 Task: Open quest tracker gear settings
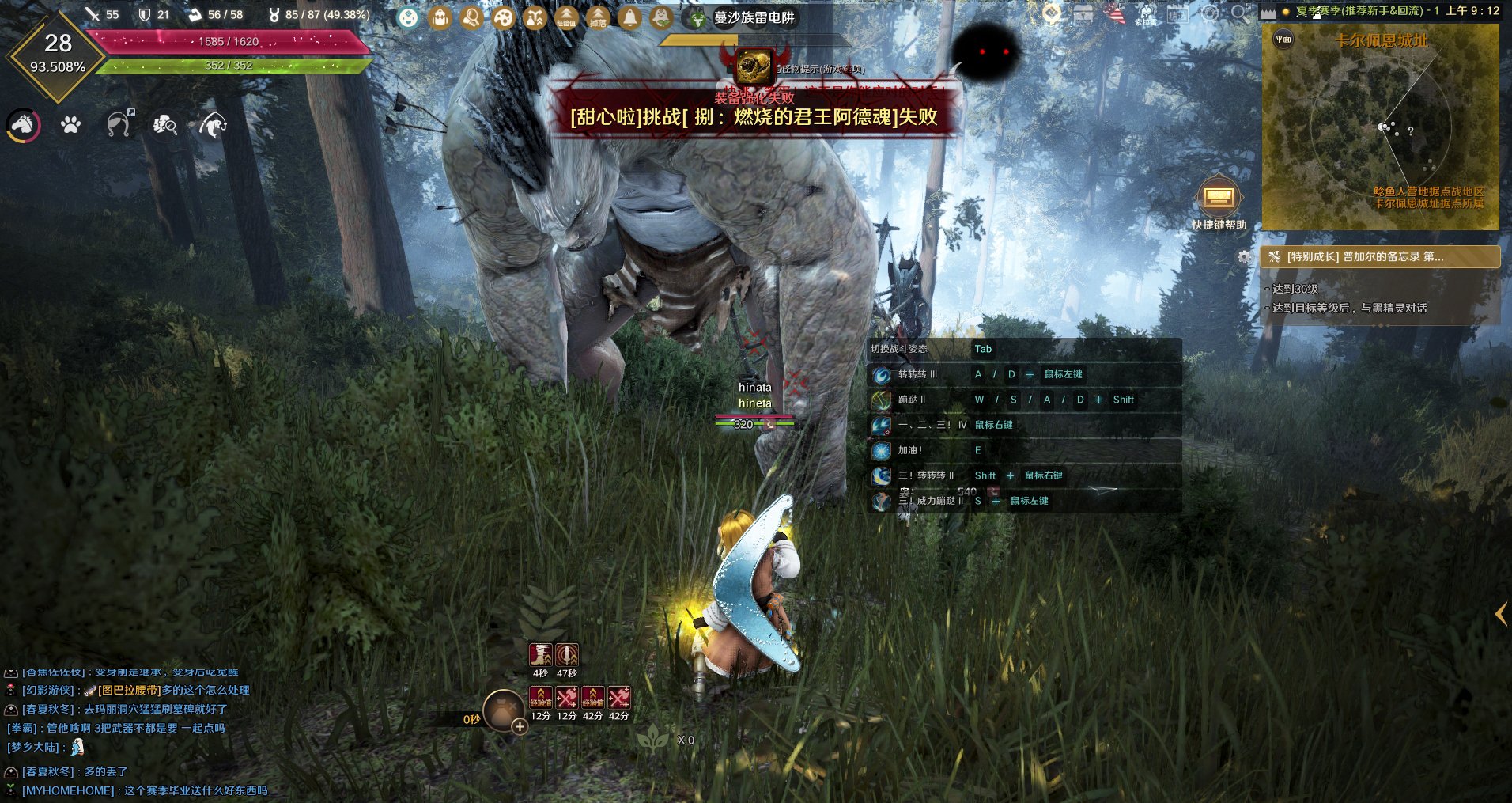point(1245,257)
